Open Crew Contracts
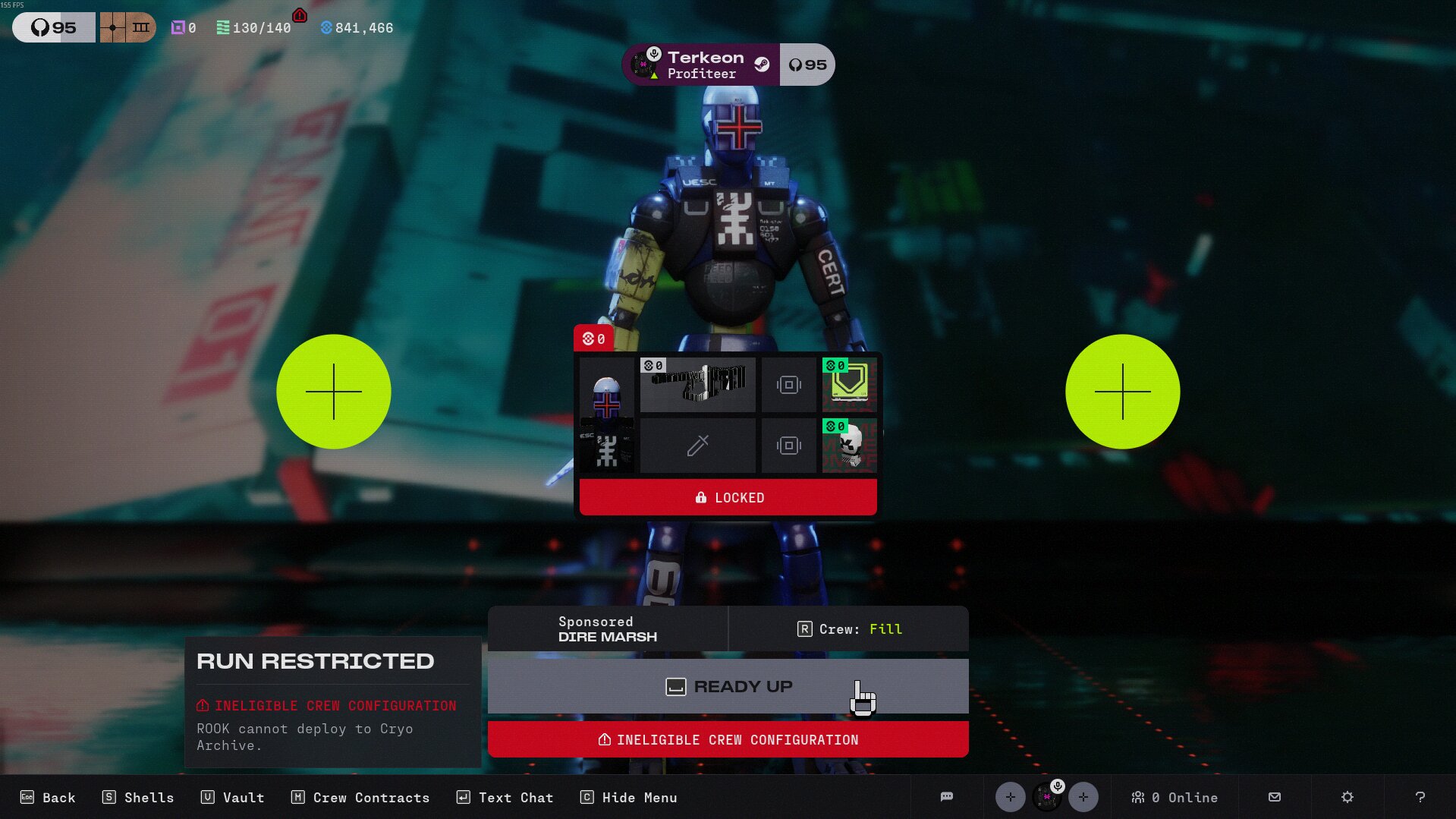The image size is (1456, 819). coord(360,798)
